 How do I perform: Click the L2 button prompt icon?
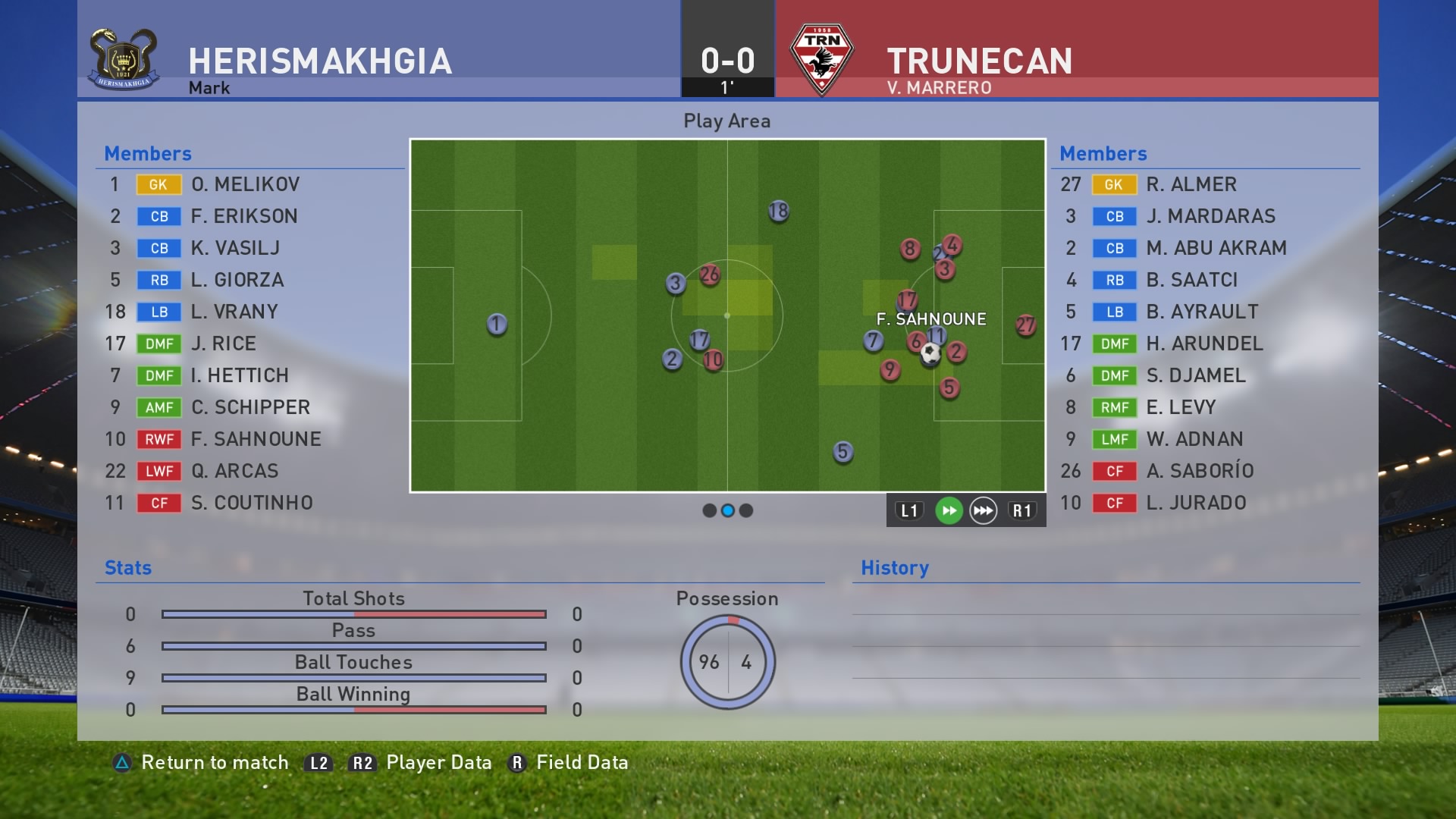coord(318,763)
